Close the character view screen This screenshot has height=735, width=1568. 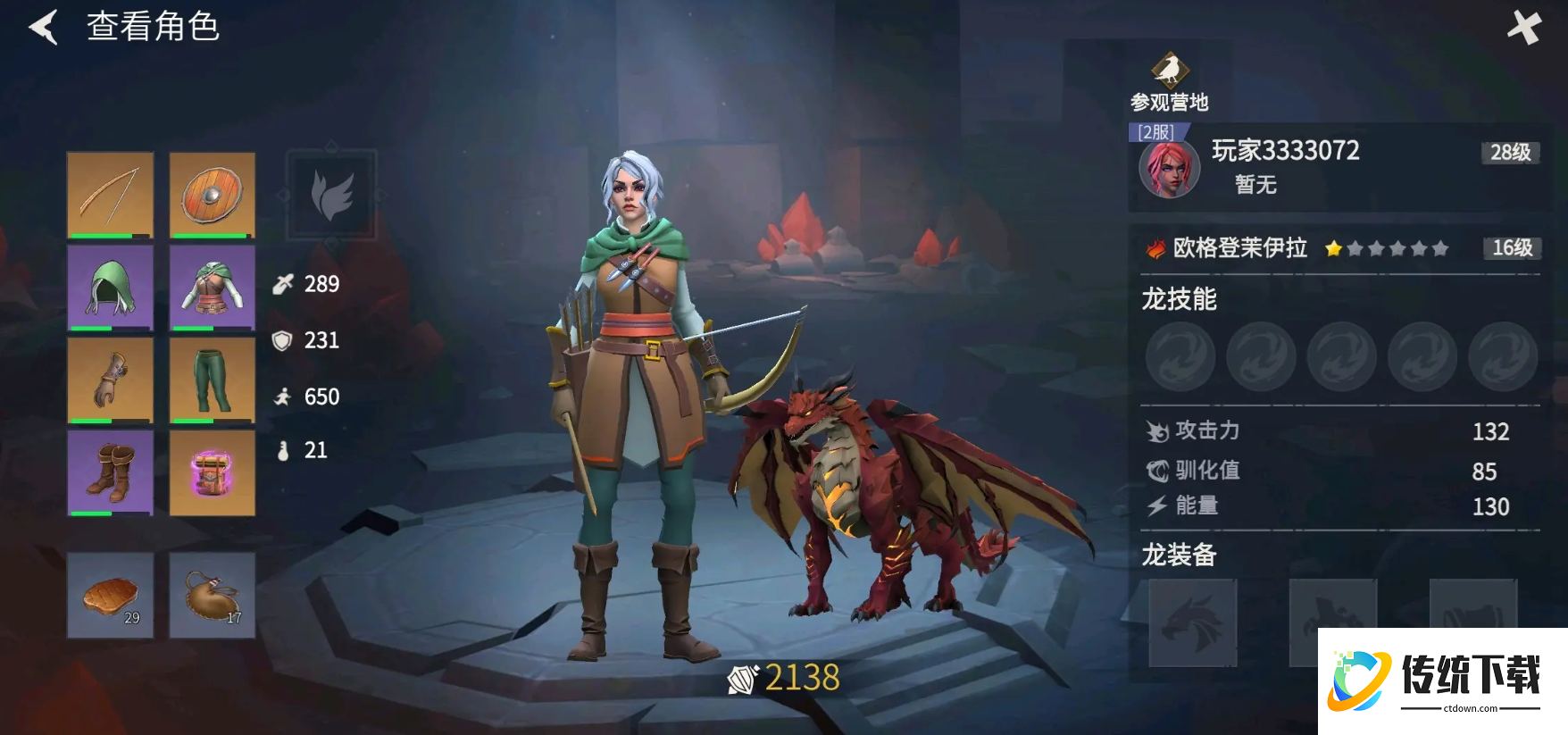point(1523,28)
